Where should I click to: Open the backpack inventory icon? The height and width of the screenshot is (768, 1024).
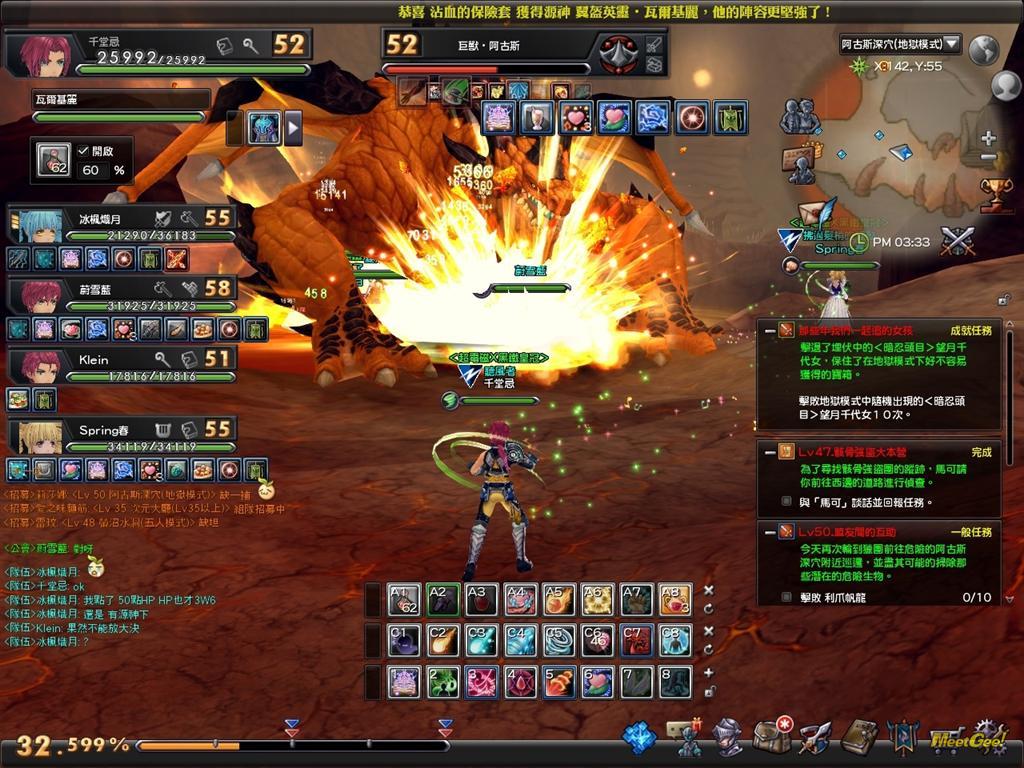tap(772, 737)
